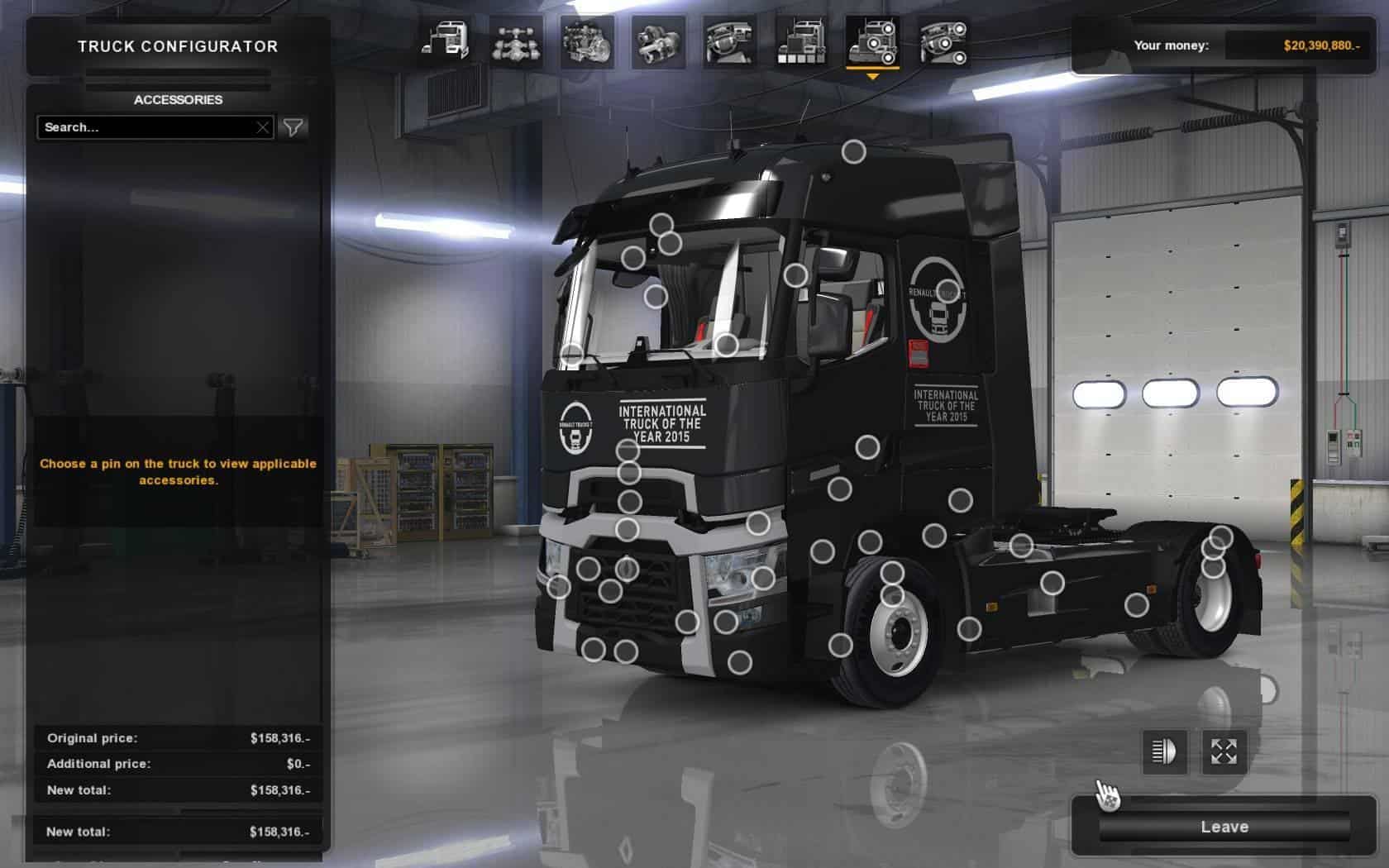Open the interior accessories pins tab
This screenshot has height=868, width=1389.
943,41
